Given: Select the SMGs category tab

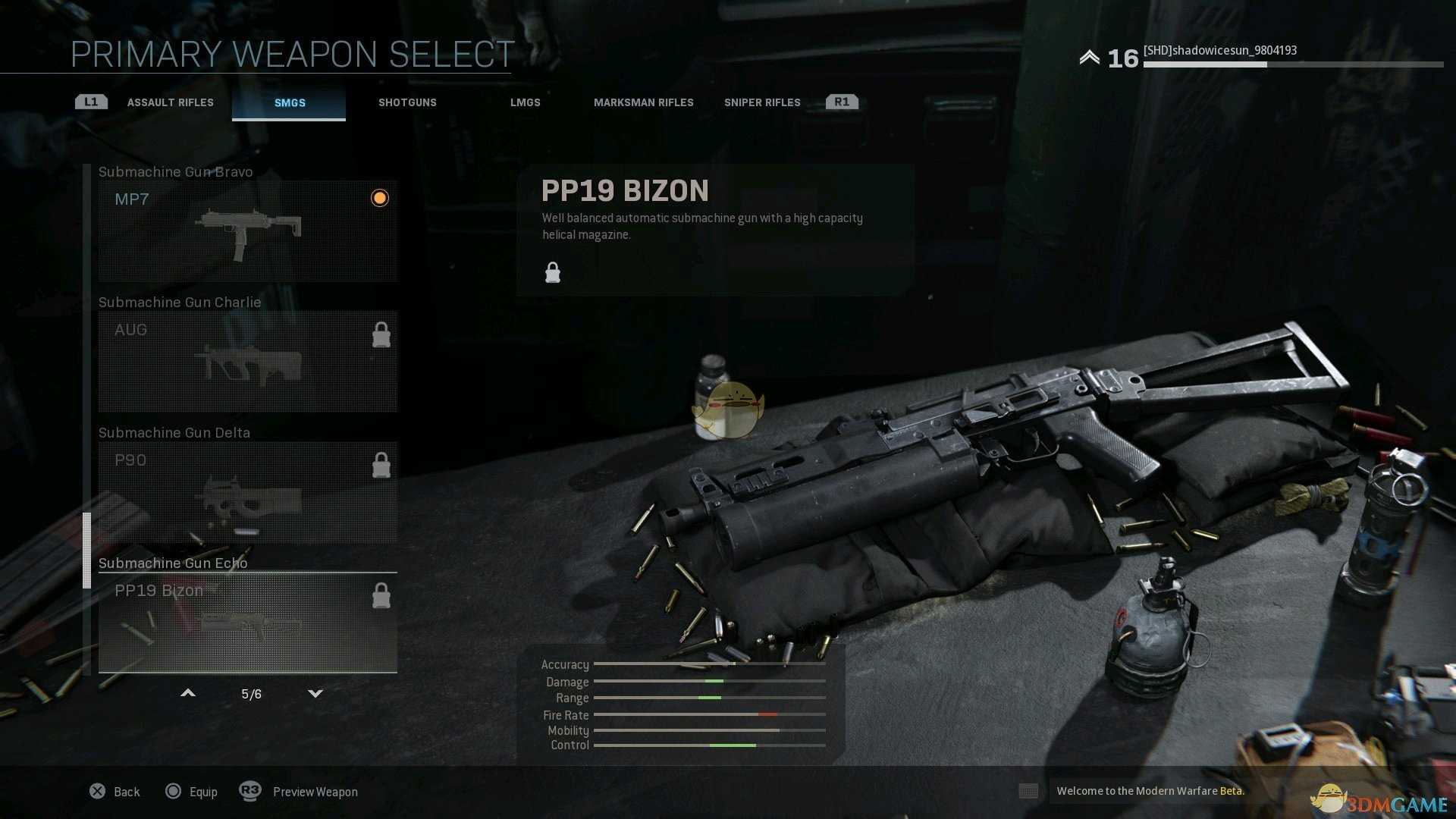Looking at the screenshot, I should tap(290, 102).
